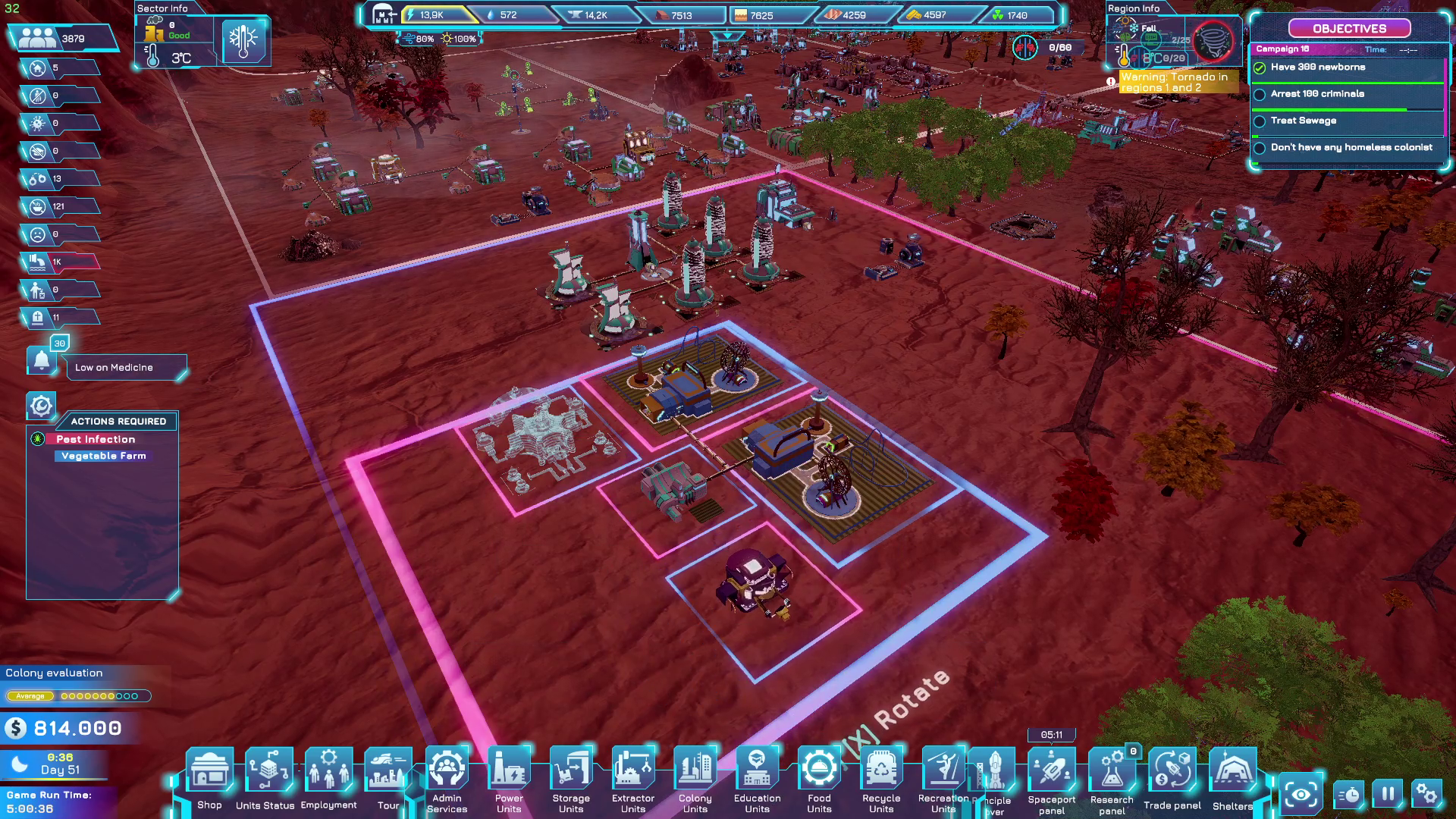
Task: Open the Shelters panel
Action: click(1232, 772)
